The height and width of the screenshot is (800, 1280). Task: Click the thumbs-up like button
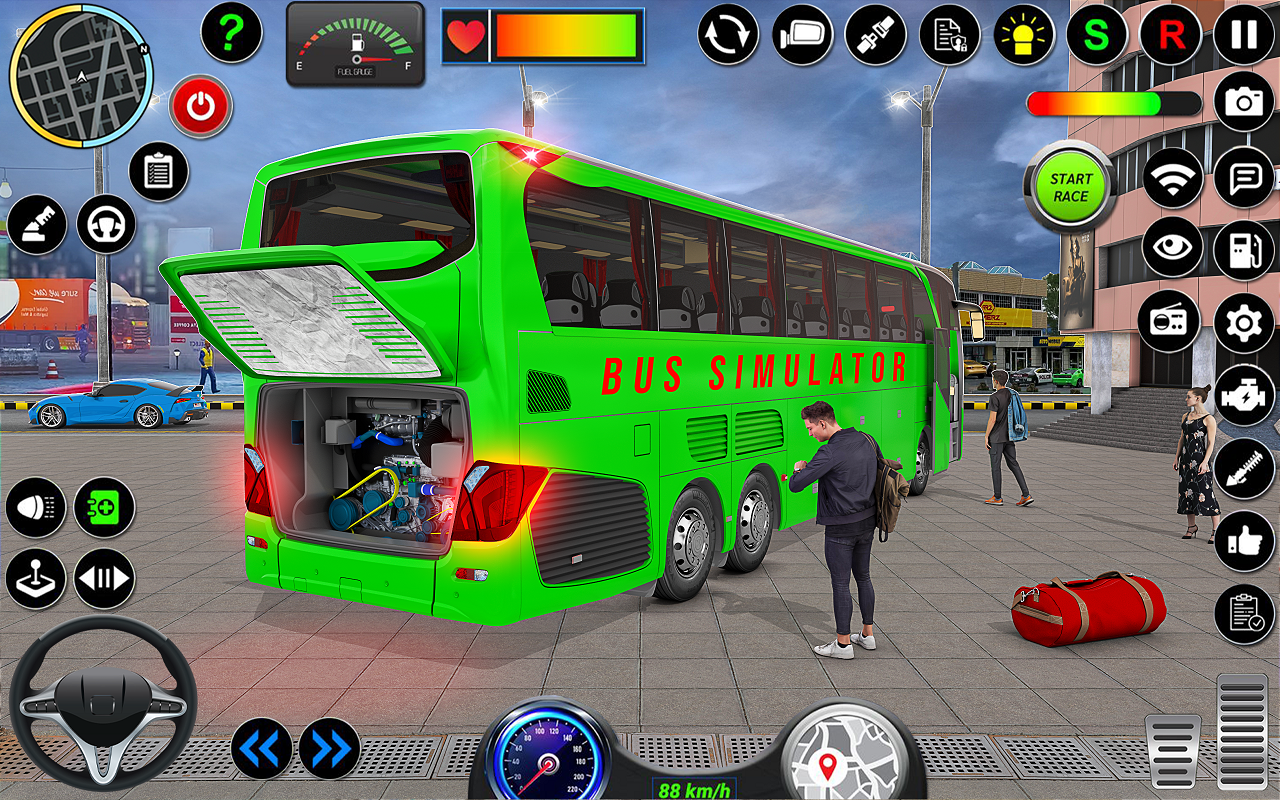pyautogui.click(x=1244, y=541)
